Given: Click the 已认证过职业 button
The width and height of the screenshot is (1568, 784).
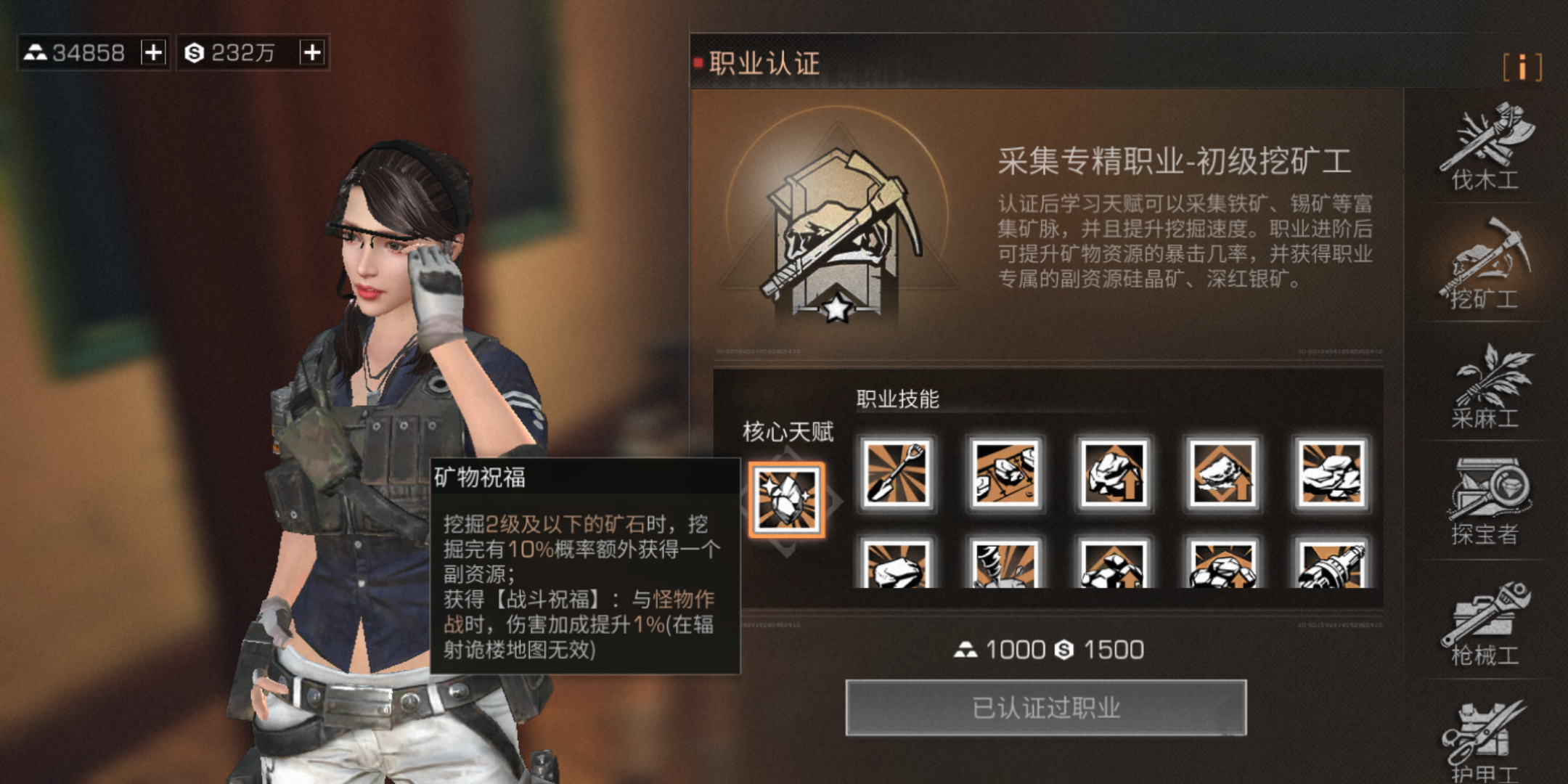Looking at the screenshot, I should (x=1045, y=708).
